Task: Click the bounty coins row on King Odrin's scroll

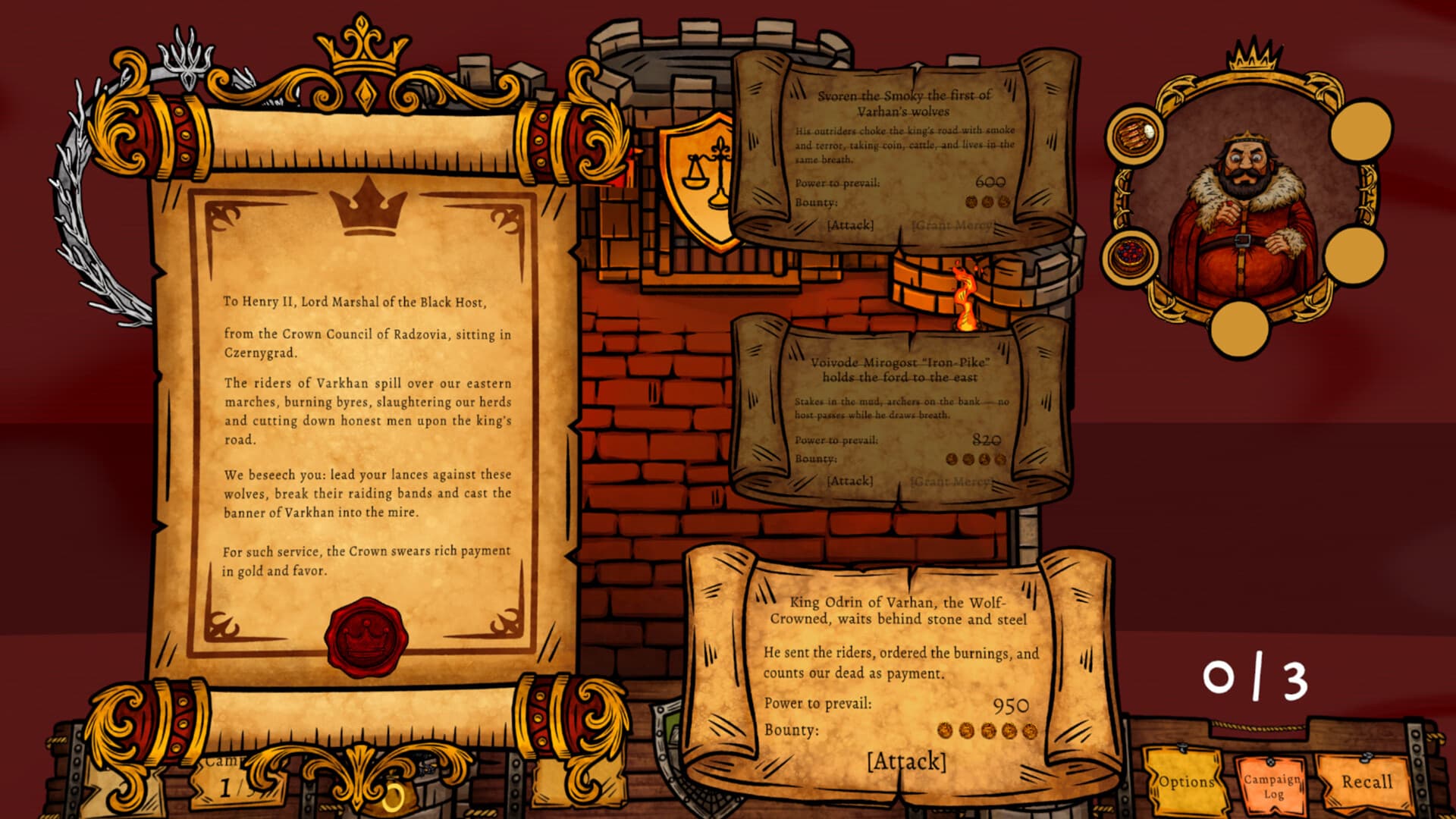Action: point(986,729)
